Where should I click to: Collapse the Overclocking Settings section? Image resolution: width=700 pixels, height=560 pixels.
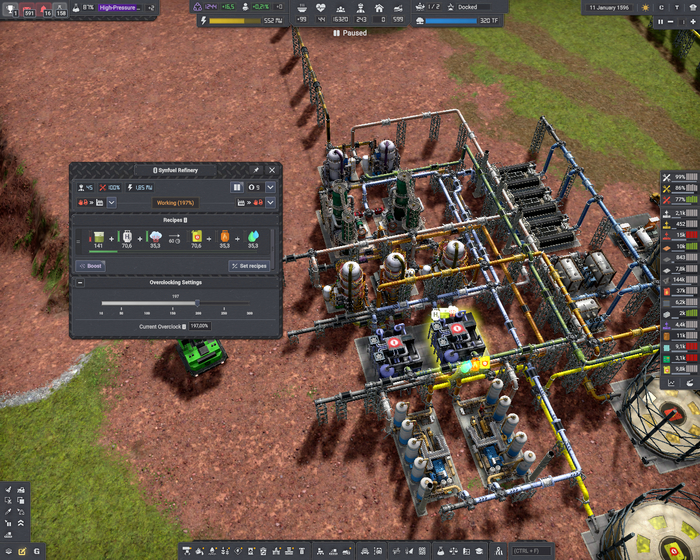pos(80,282)
